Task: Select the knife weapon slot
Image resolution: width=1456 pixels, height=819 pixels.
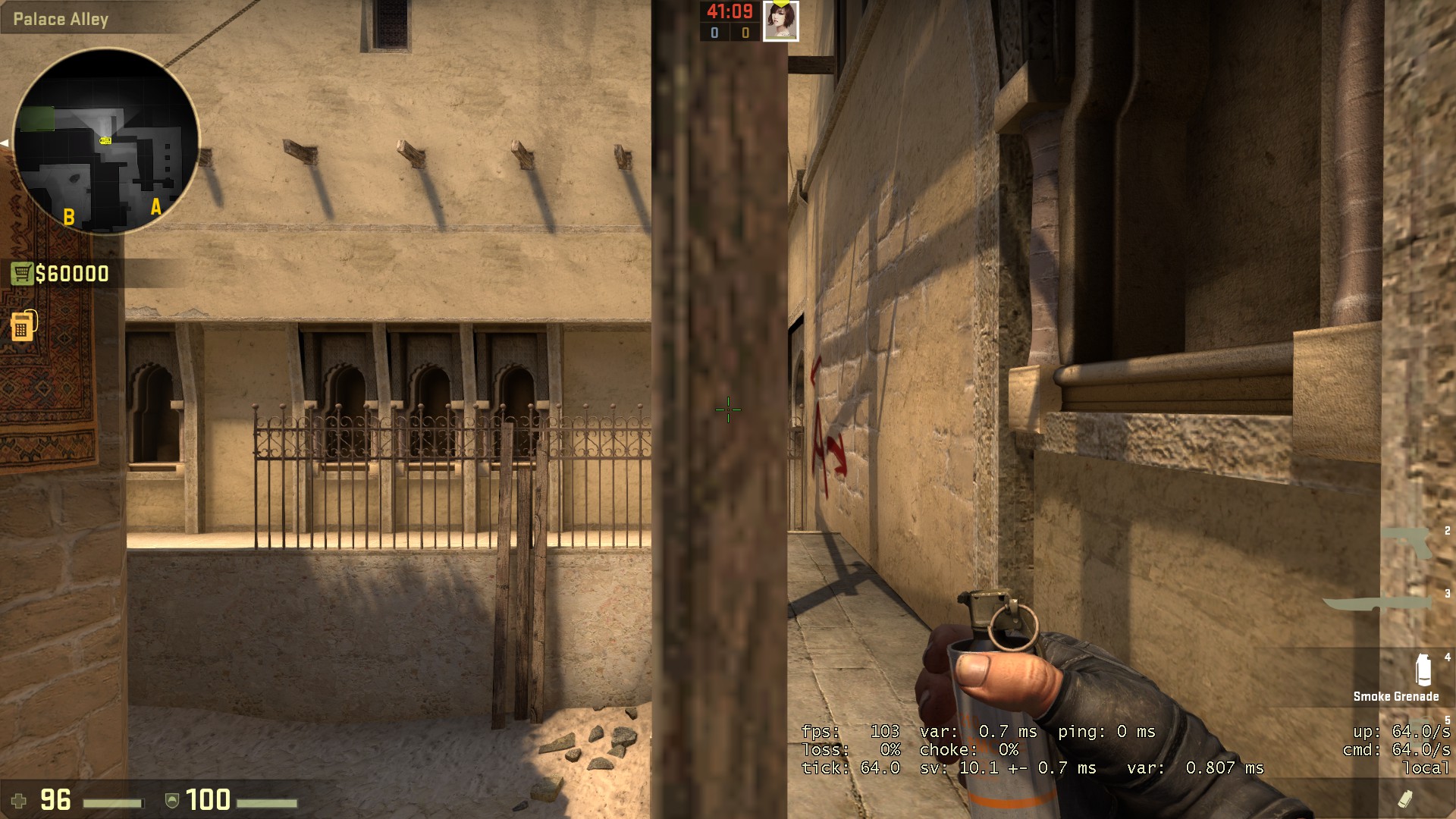Action: point(1379,604)
